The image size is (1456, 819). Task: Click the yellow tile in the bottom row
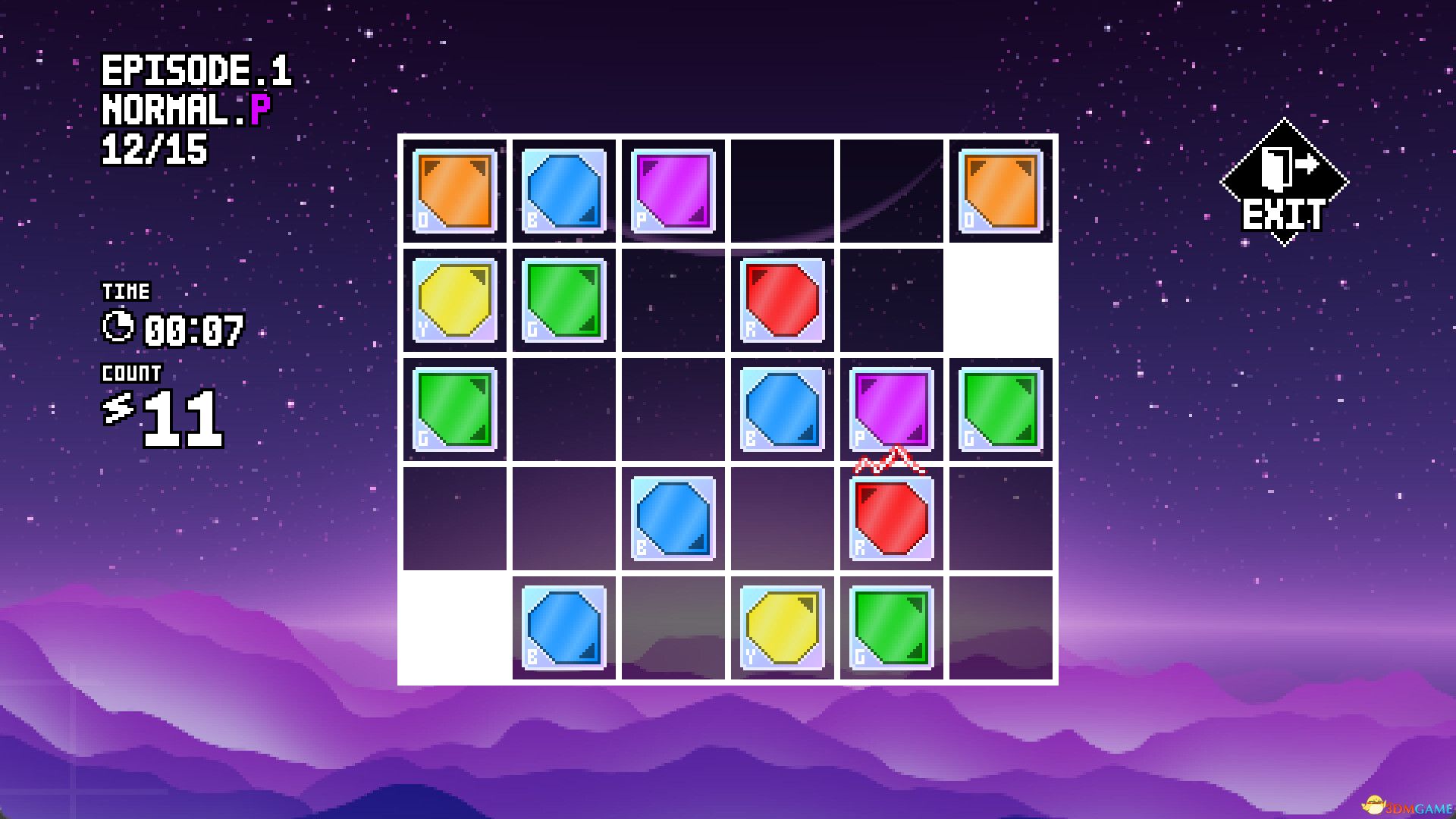[781, 627]
